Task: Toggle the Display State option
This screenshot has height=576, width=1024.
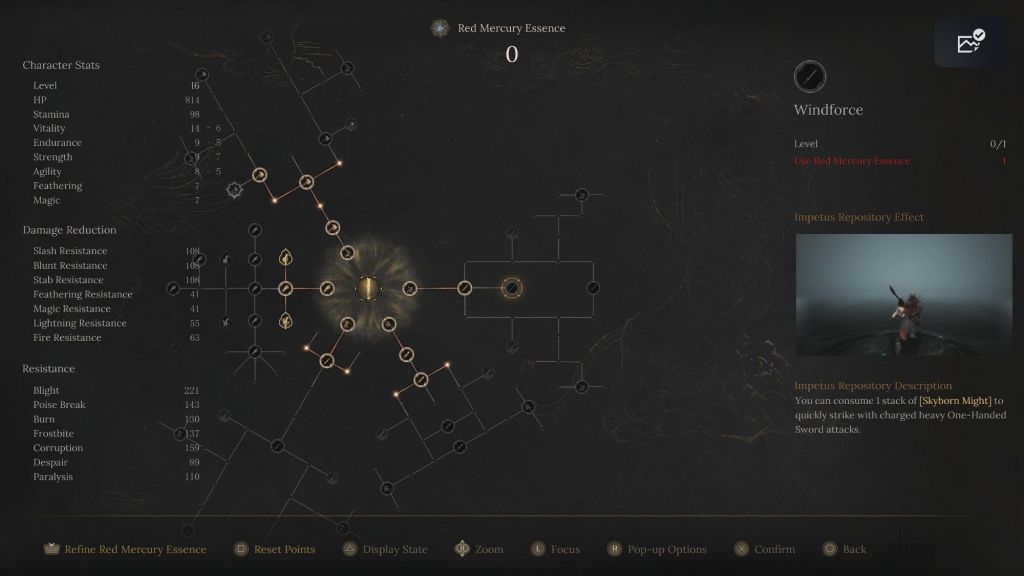Action: [x=385, y=549]
